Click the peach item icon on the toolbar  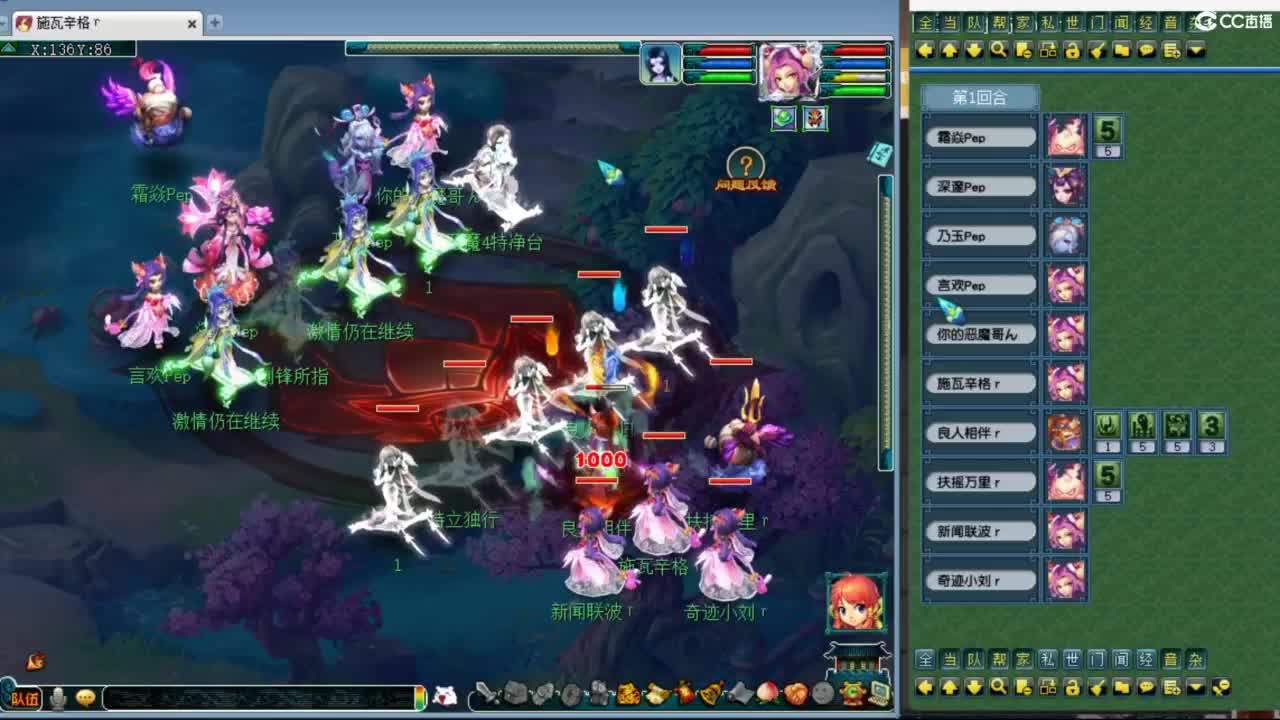pos(767,692)
